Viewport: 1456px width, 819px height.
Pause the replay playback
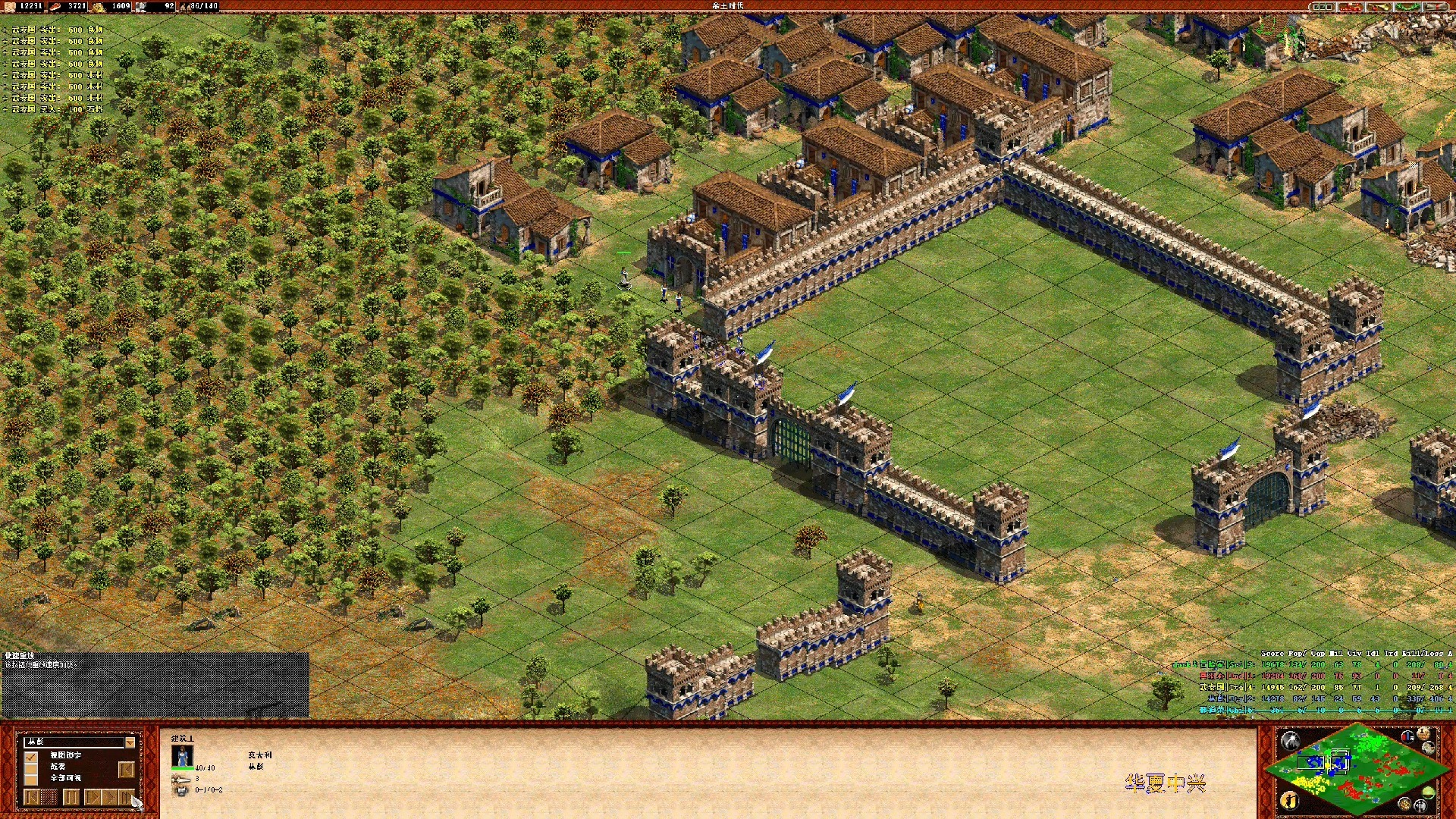pos(71,797)
